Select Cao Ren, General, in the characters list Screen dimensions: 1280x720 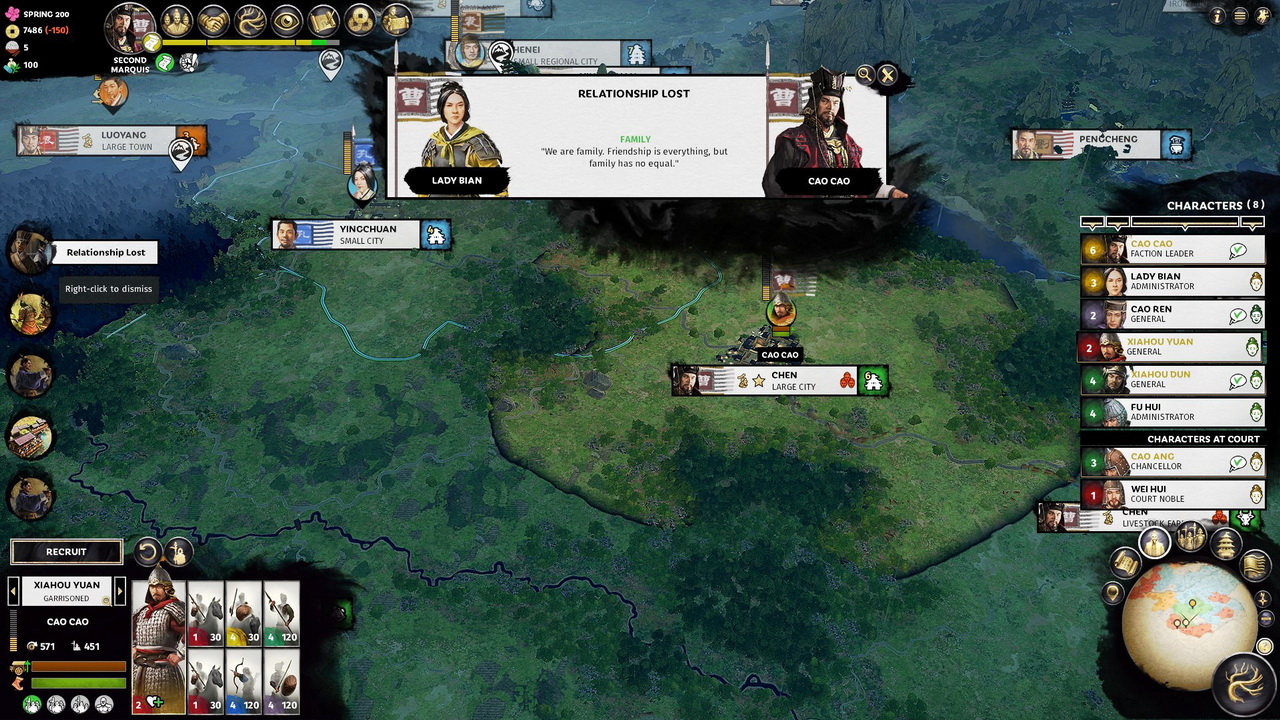pos(1172,314)
